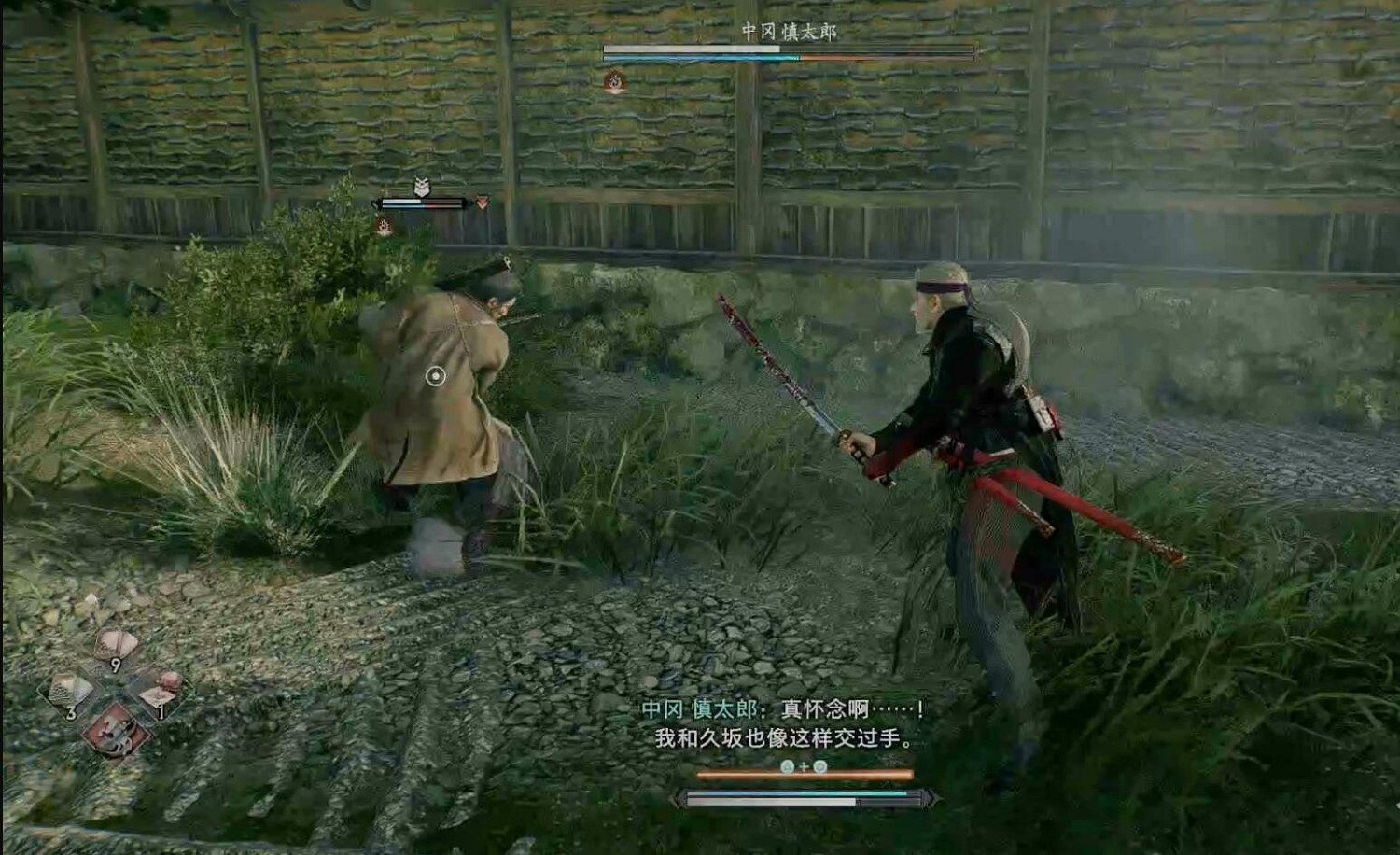Screen dimensions: 1400x855
Task: Select the red medicine pouch in the item wheel
Action: click(112, 731)
